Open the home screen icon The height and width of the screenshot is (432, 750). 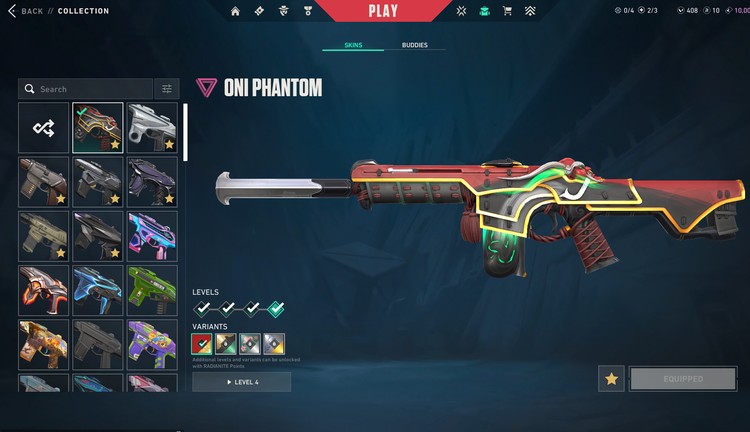[235, 12]
